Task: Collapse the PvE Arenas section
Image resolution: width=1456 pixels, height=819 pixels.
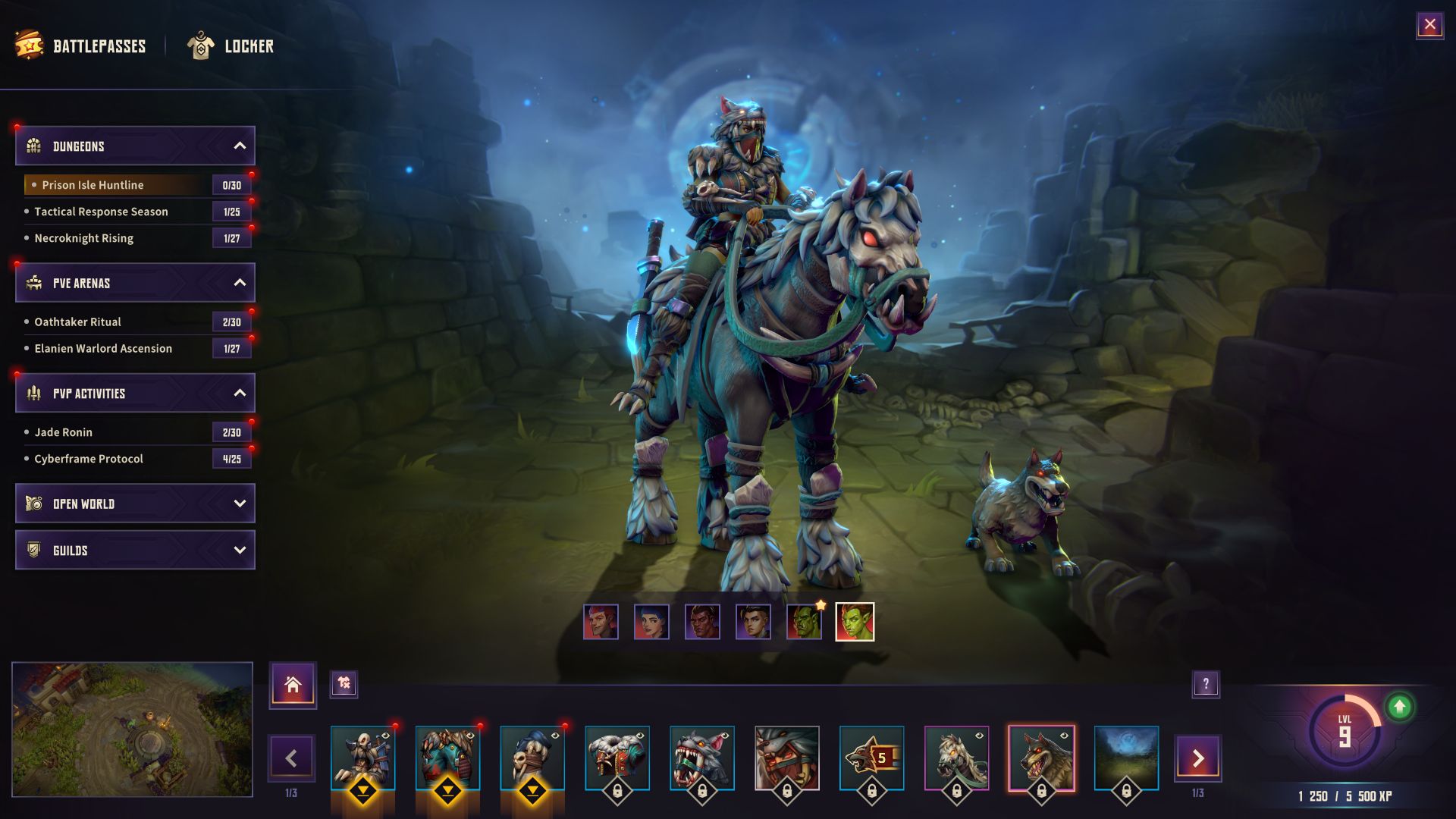Action: click(240, 283)
